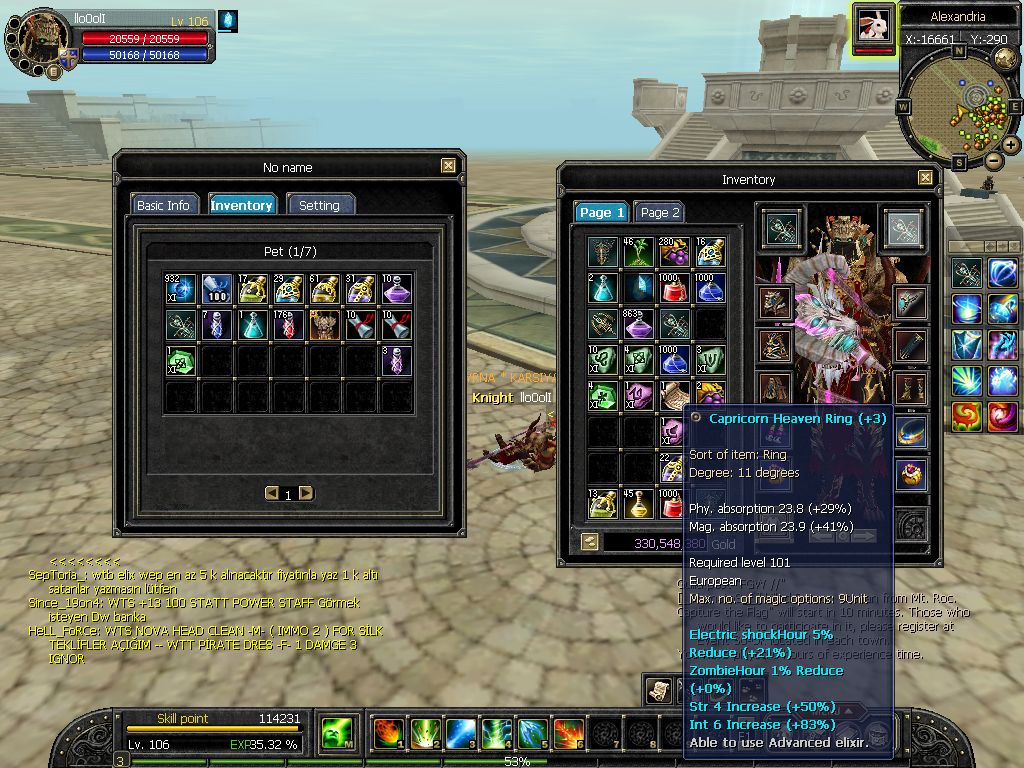This screenshot has width=1024, height=768.
Task: Select the green sprout item in inventory
Action: point(639,252)
